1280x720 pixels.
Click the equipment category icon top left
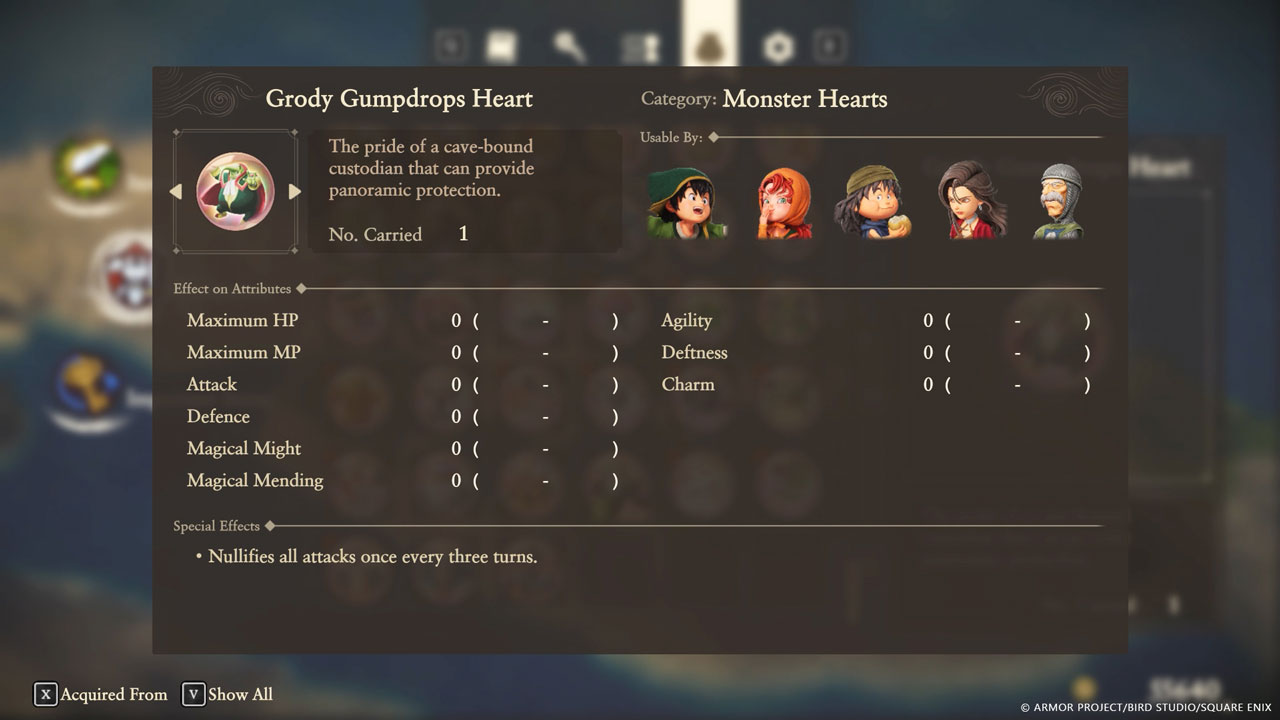pyautogui.click(x=500, y=45)
